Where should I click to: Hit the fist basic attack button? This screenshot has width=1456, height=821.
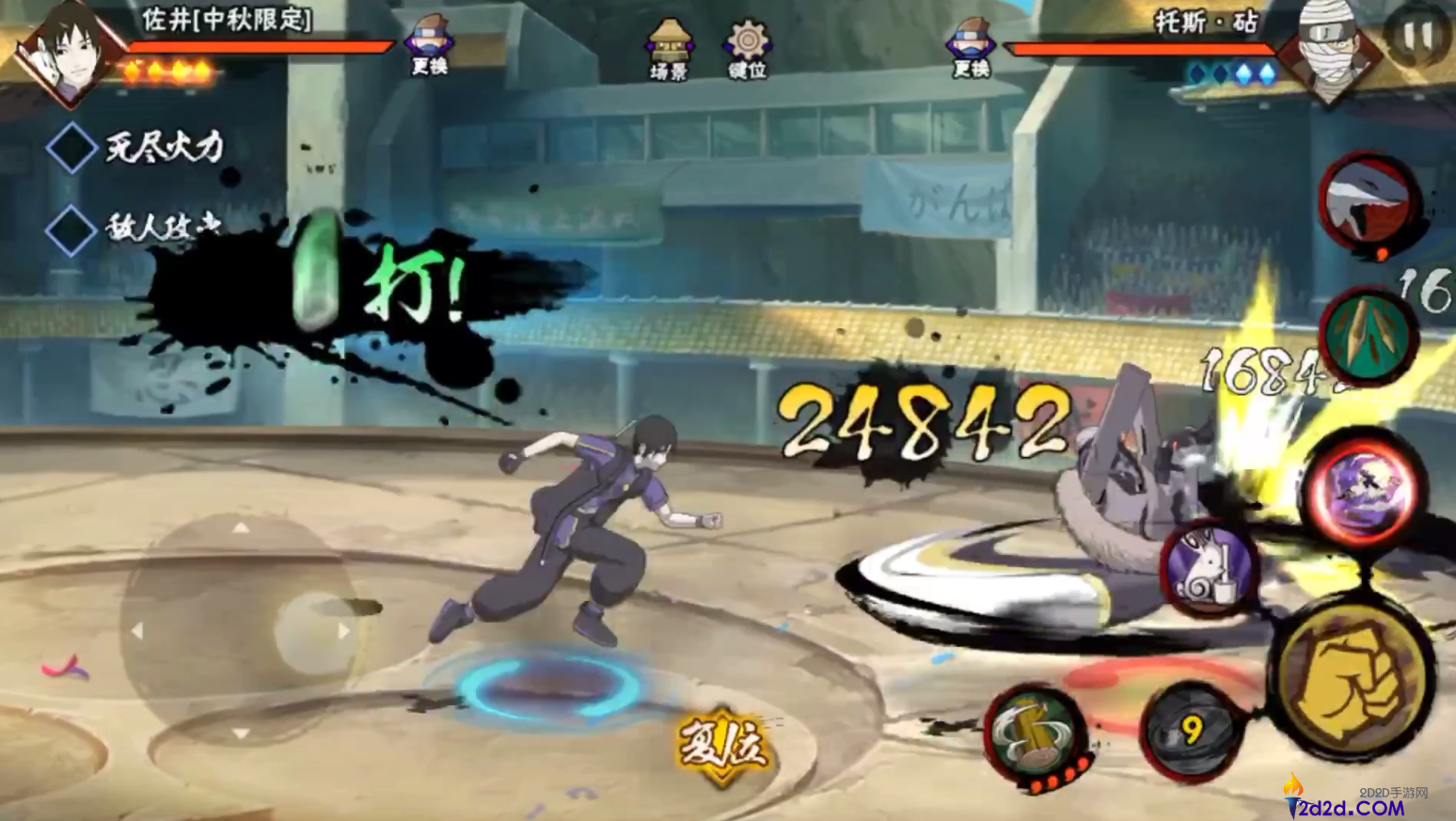point(1353,677)
